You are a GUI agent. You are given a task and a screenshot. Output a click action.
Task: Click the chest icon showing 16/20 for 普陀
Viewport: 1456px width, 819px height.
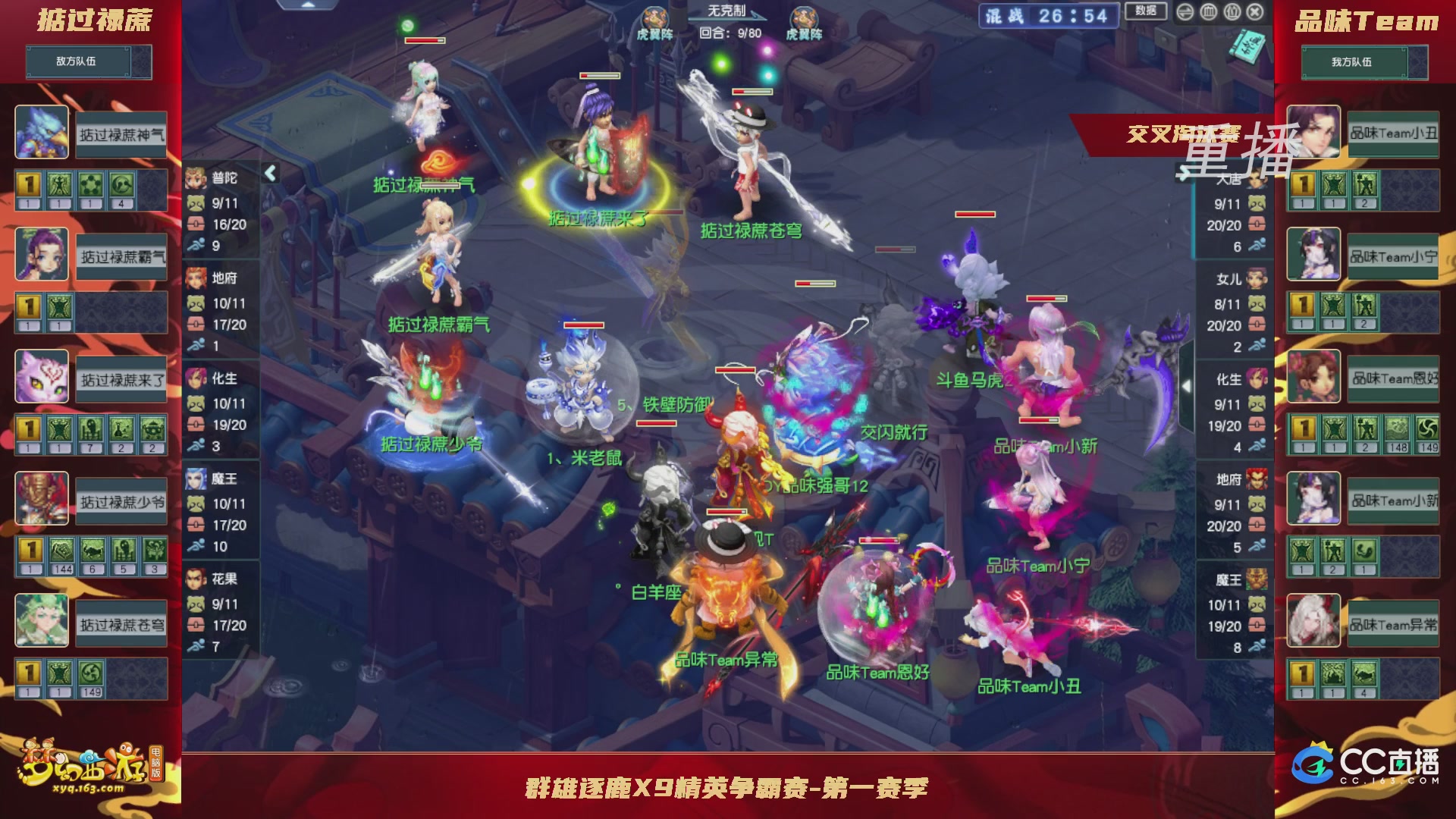[196, 223]
